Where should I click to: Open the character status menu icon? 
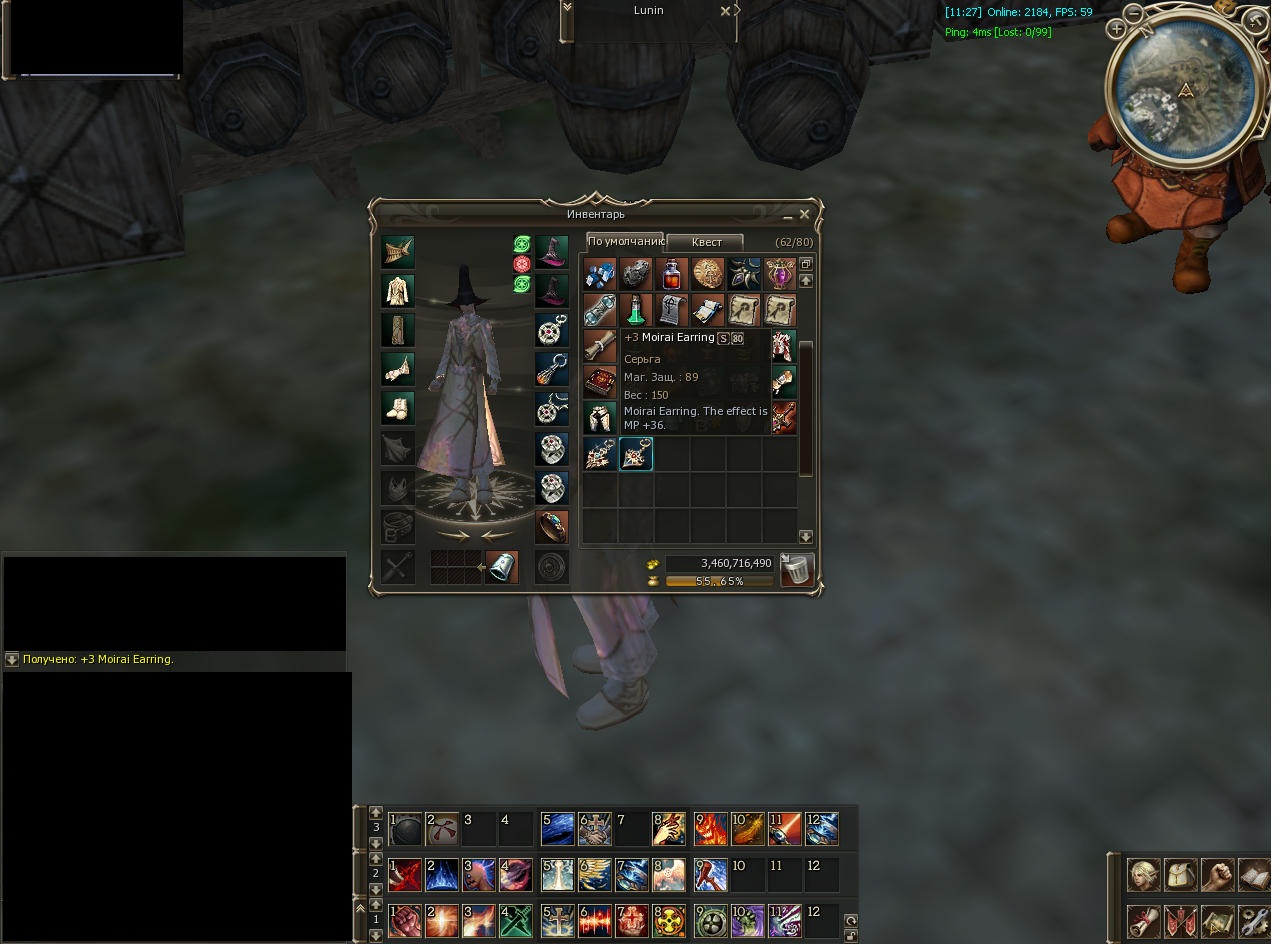[x=1144, y=875]
